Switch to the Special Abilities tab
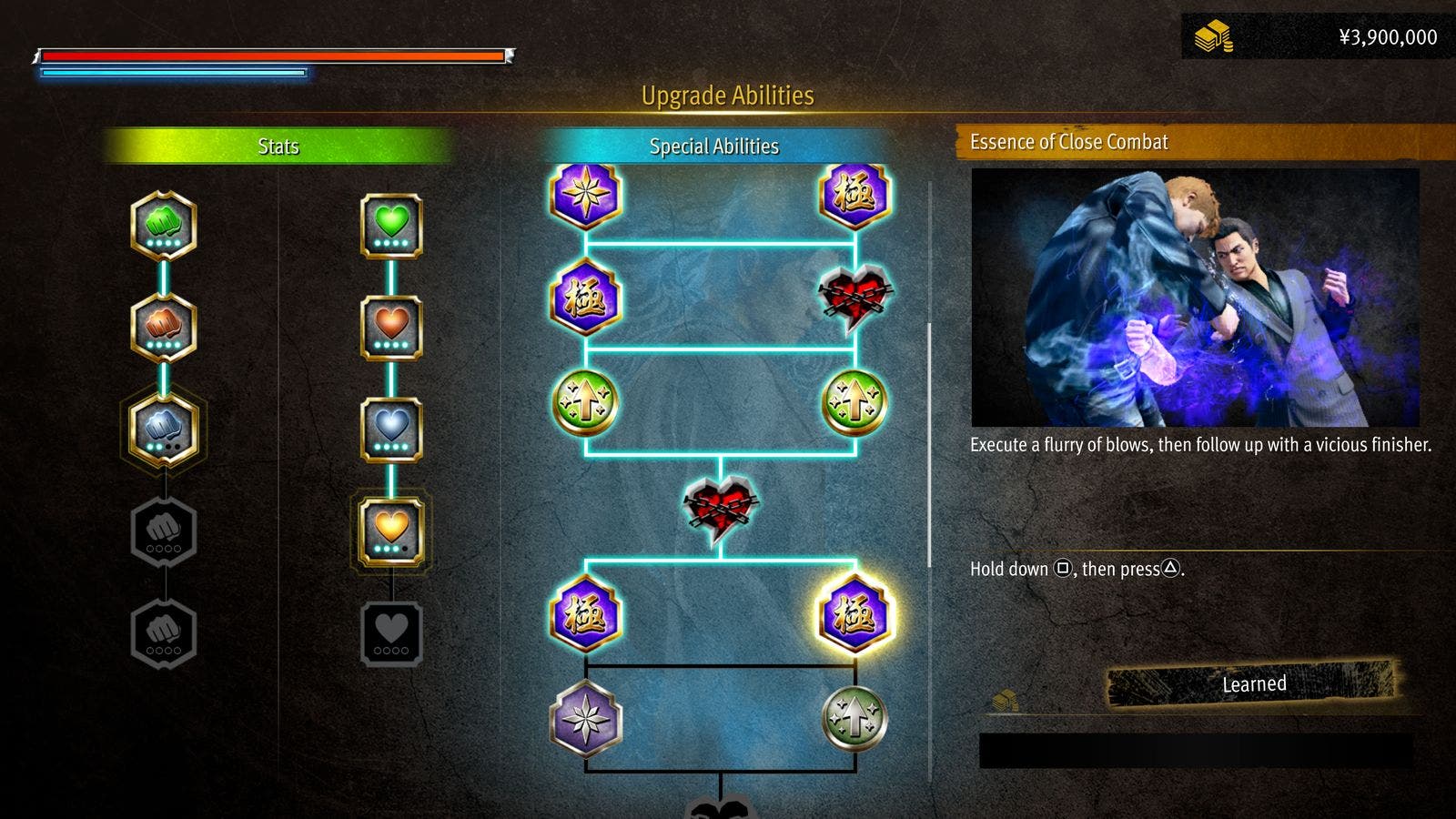This screenshot has height=819, width=1456. 715,147
